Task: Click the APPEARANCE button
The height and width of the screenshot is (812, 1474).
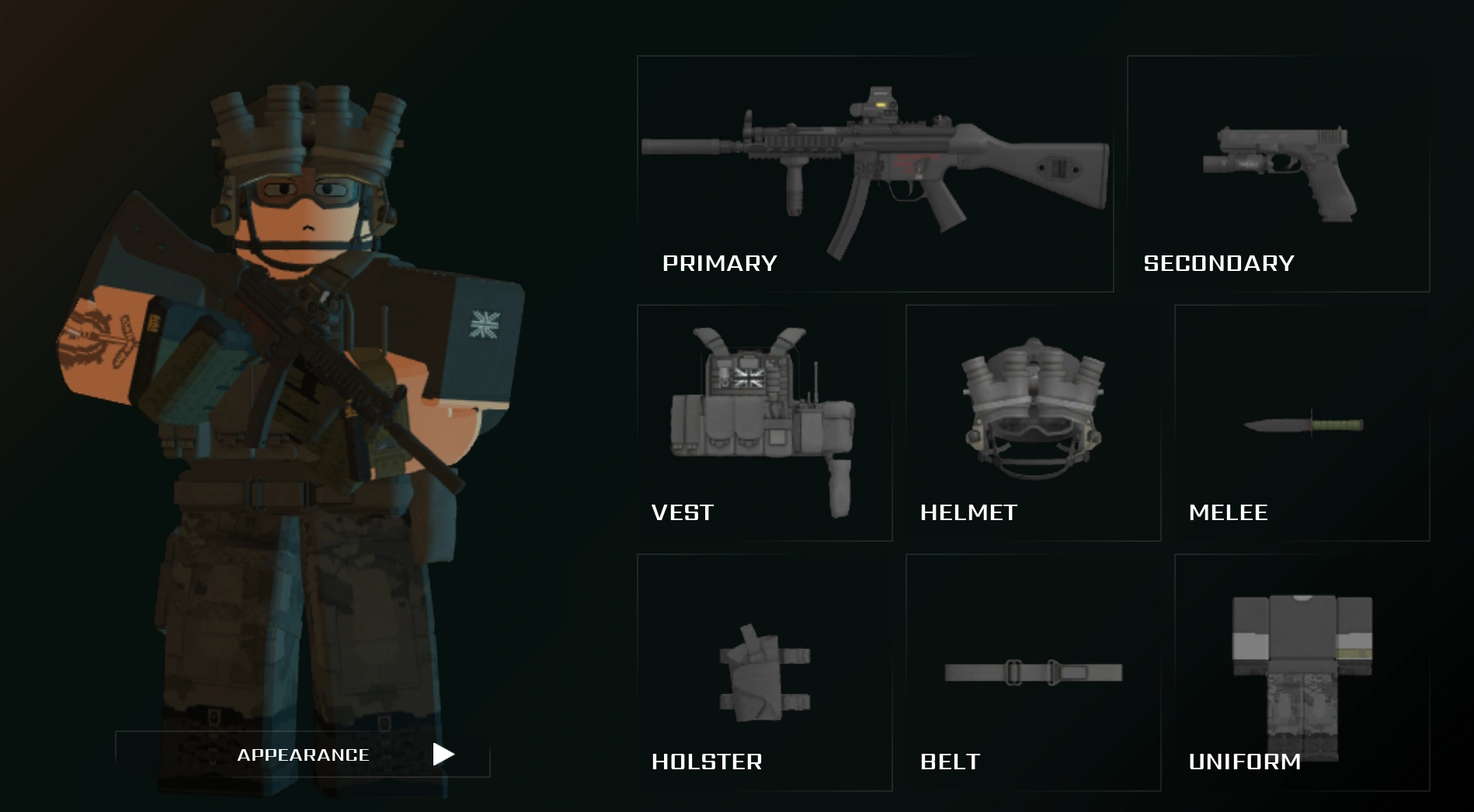Action: click(303, 752)
